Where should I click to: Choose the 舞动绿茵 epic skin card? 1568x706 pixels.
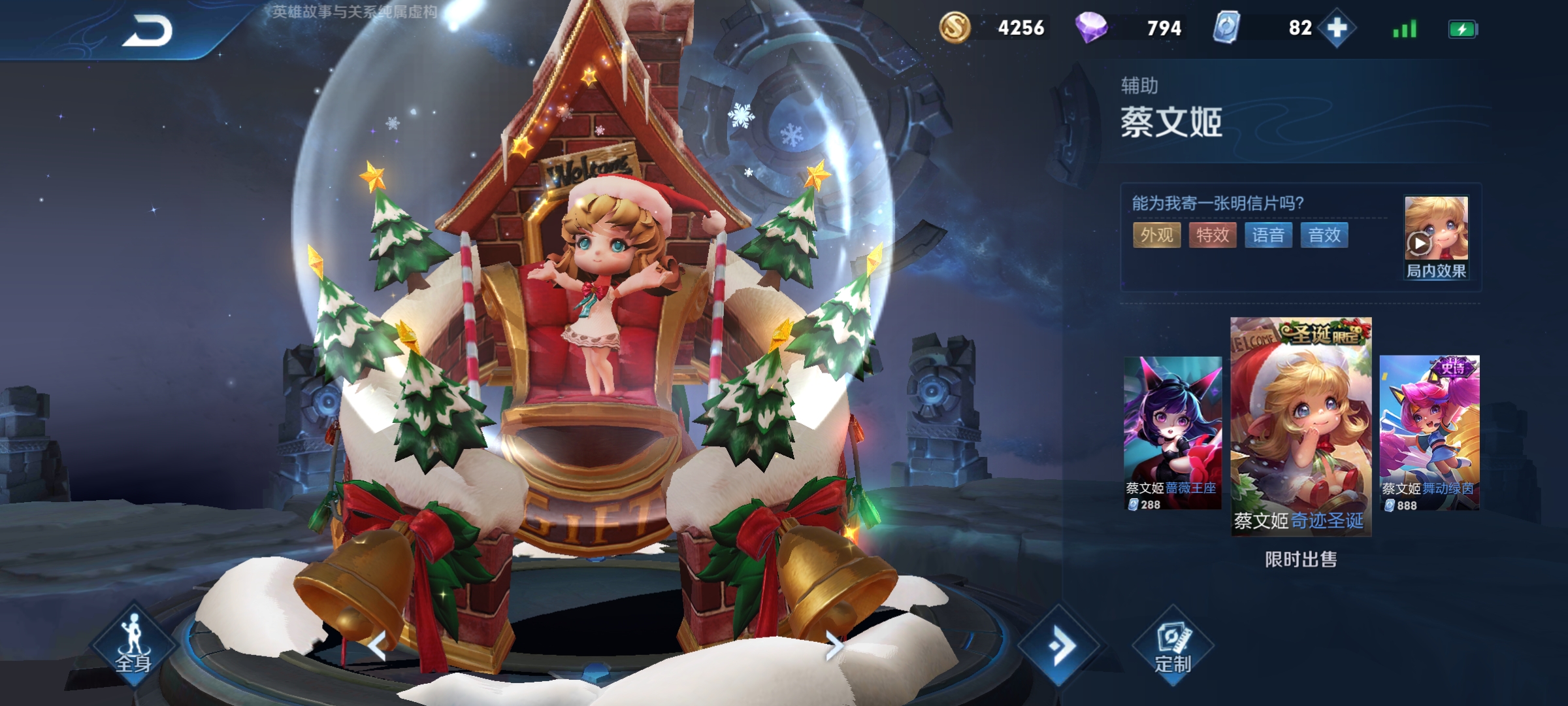click(1429, 433)
